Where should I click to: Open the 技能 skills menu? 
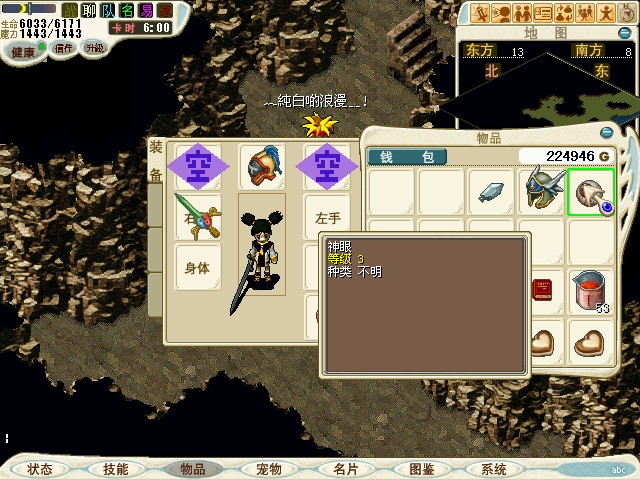(x=115, y=469)
